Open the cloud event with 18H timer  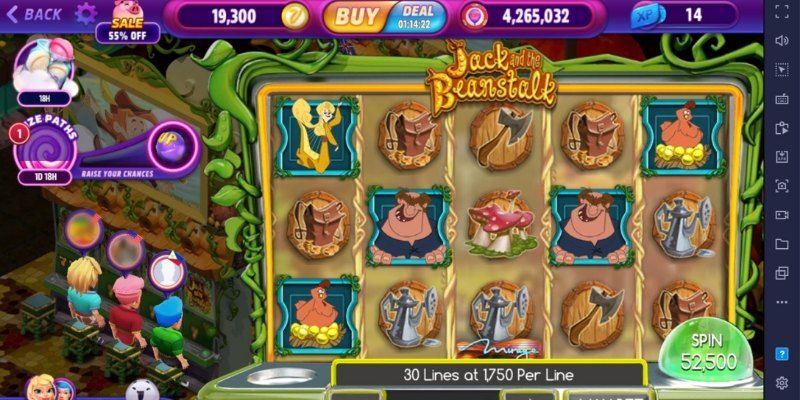click(x=42, y=68)
